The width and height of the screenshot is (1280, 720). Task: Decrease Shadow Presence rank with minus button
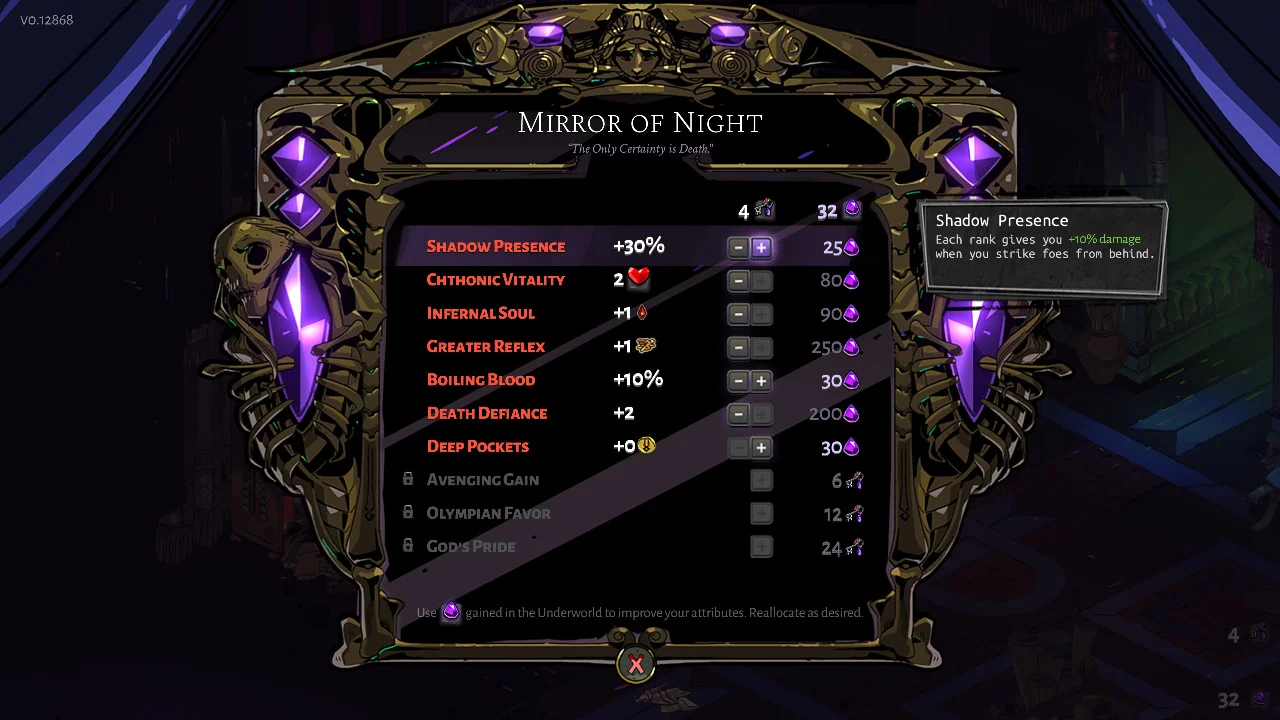(738, 247)
